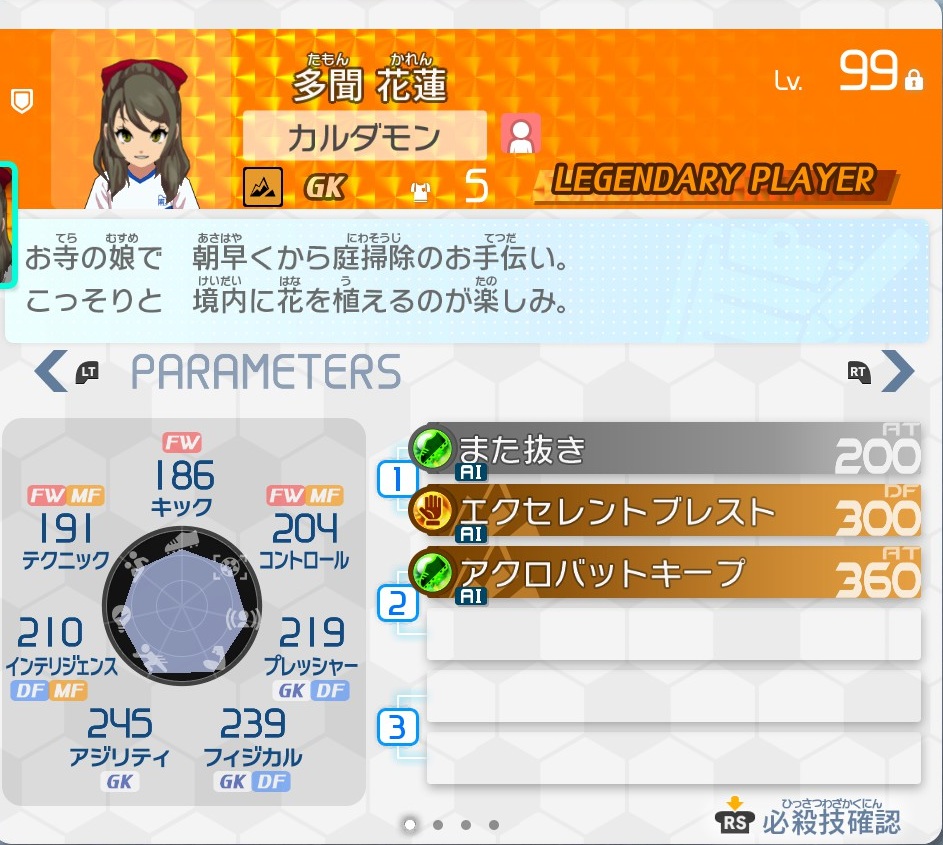Select skill set number 3
The width and height of the screenshot is (943, 845).
[397, 727]
